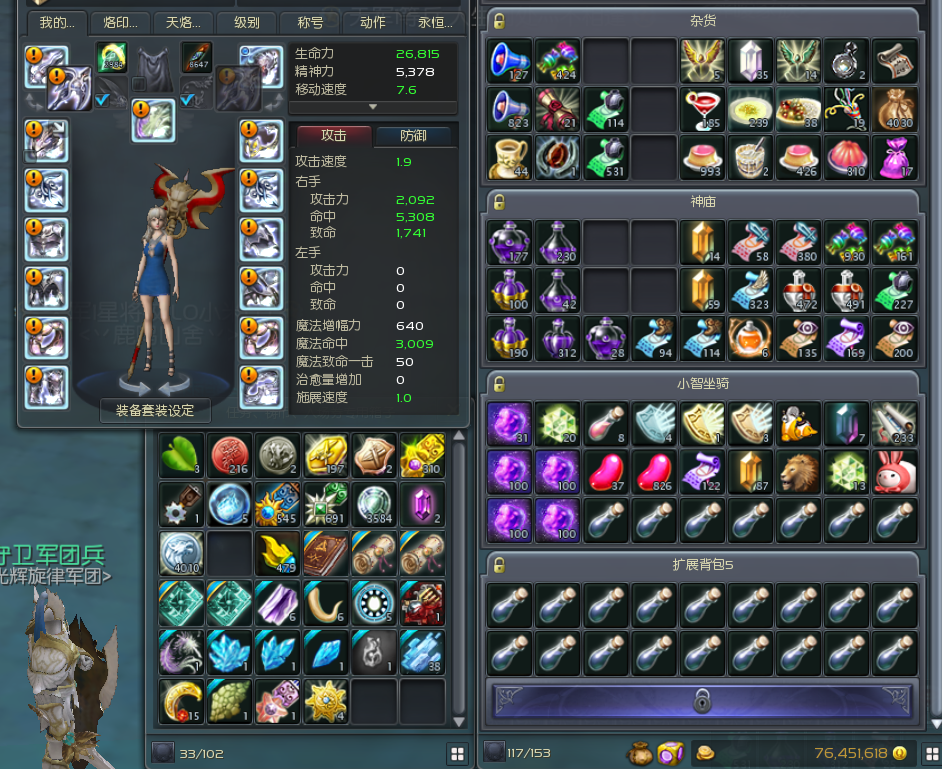Select the pink gift bag with count 17
Viewport: 942px width, 769px height.
(x=895, y=157)
